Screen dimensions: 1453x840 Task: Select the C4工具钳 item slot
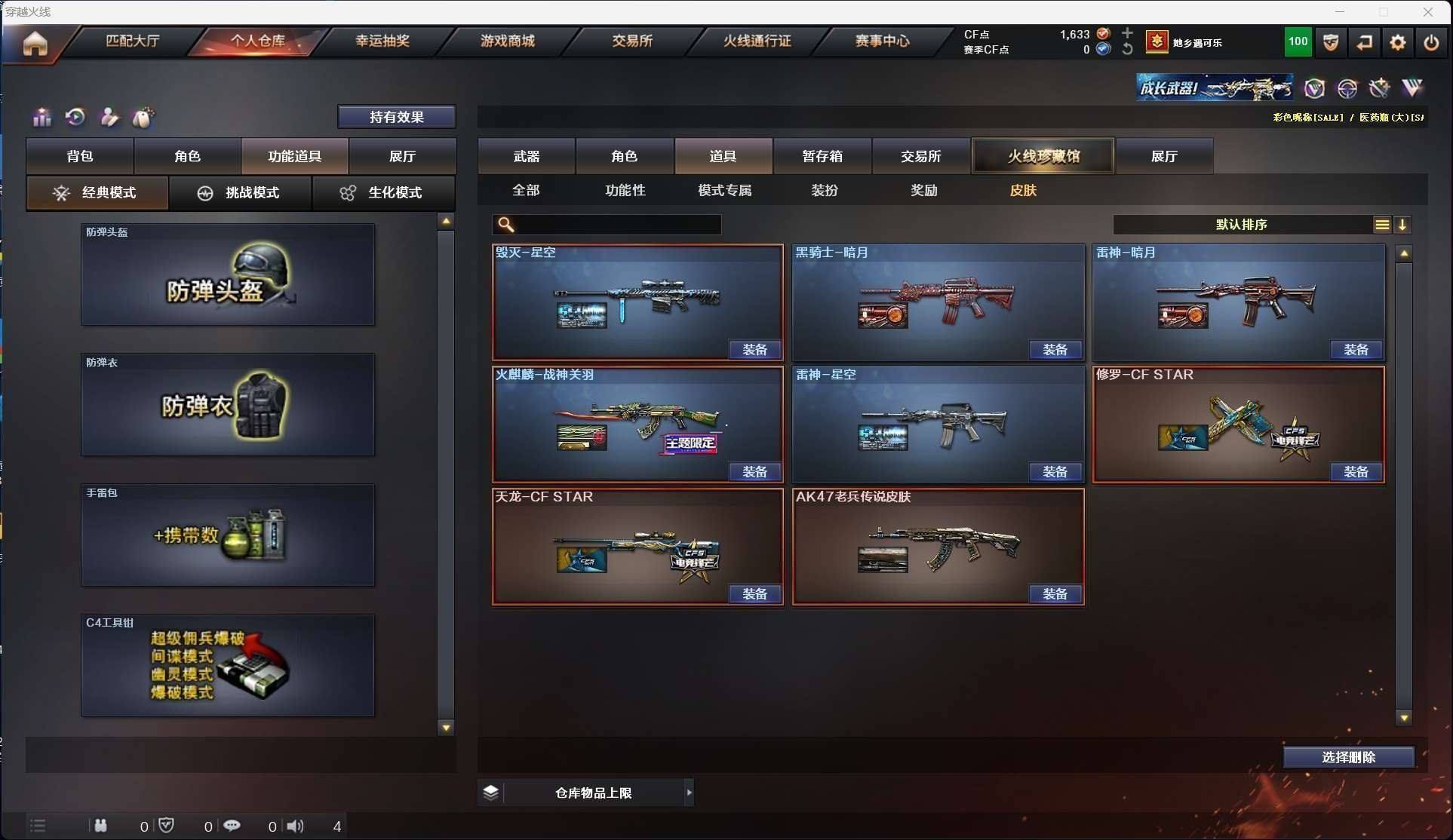228,665
